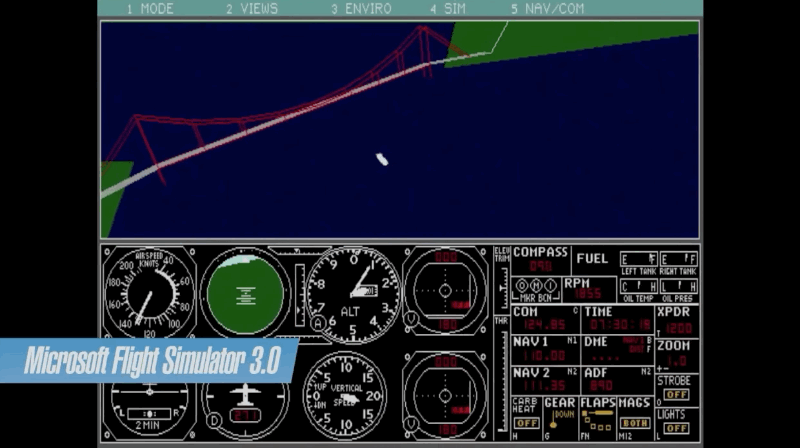This screenshot has height=448, width=800.
Task: Open the NAV/COM menu
Action: click(545, 8)
